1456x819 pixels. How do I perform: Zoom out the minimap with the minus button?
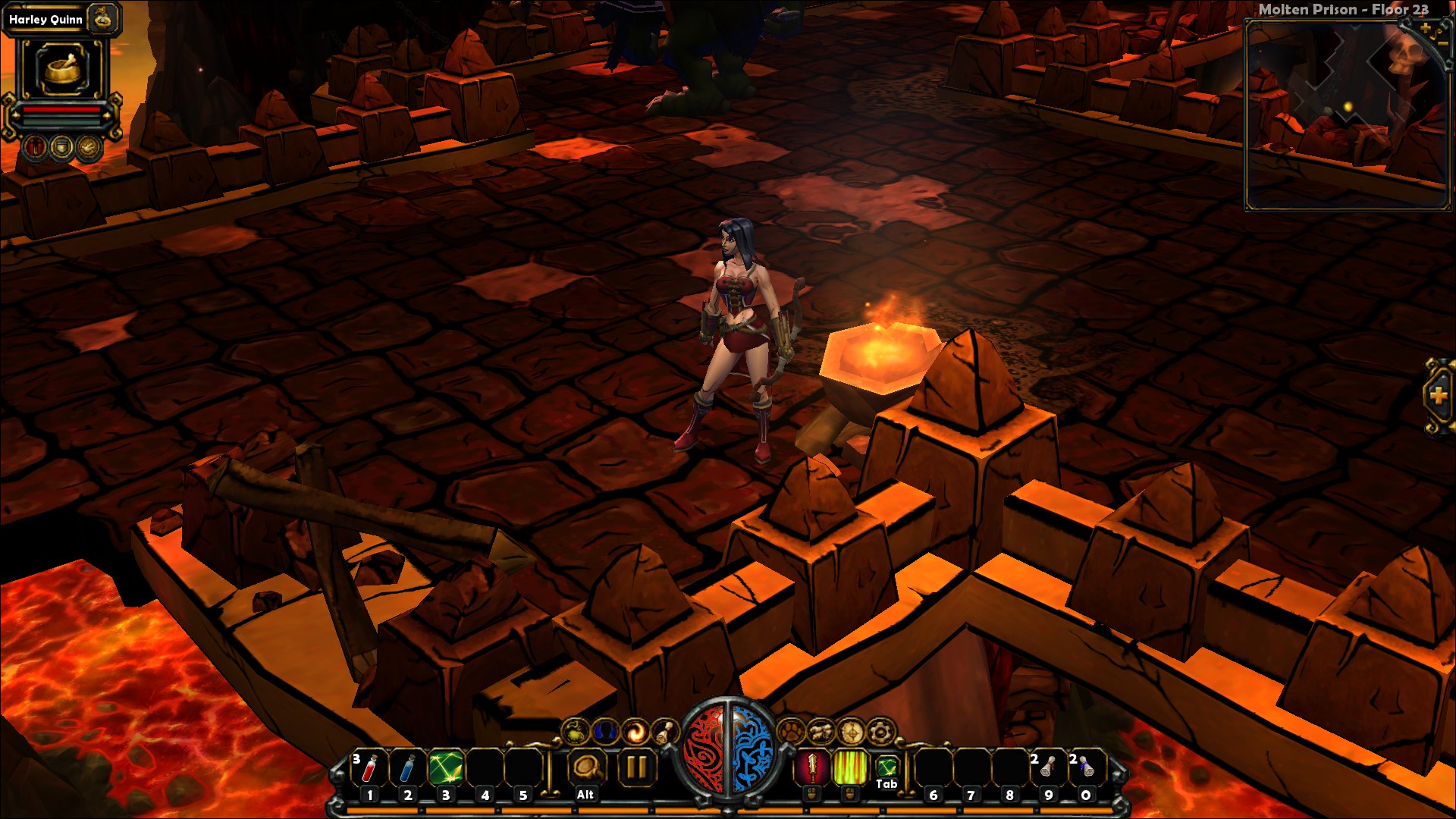[x=1443, y=44]
